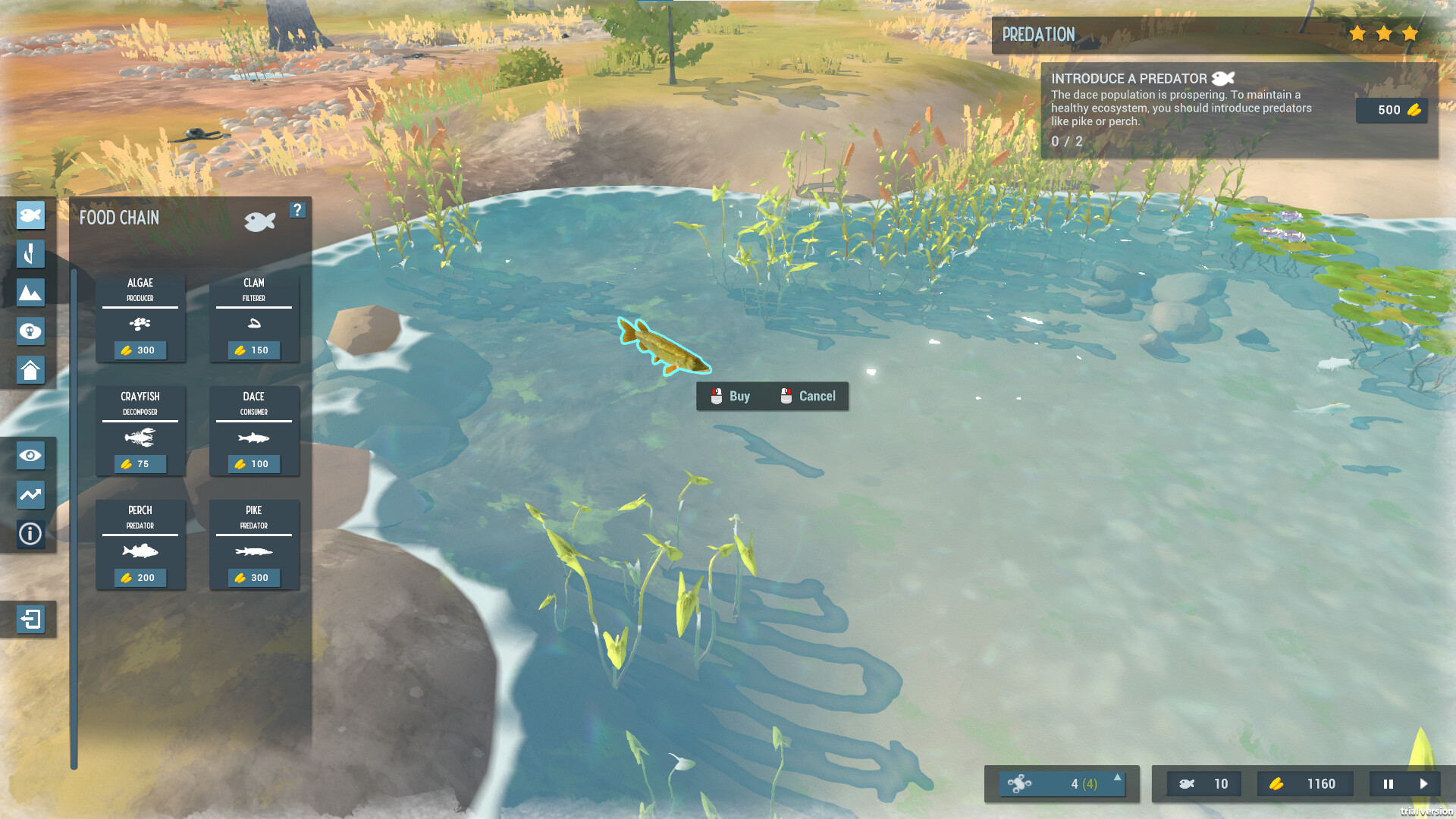Click the exit door icon at bottom left

30,620
